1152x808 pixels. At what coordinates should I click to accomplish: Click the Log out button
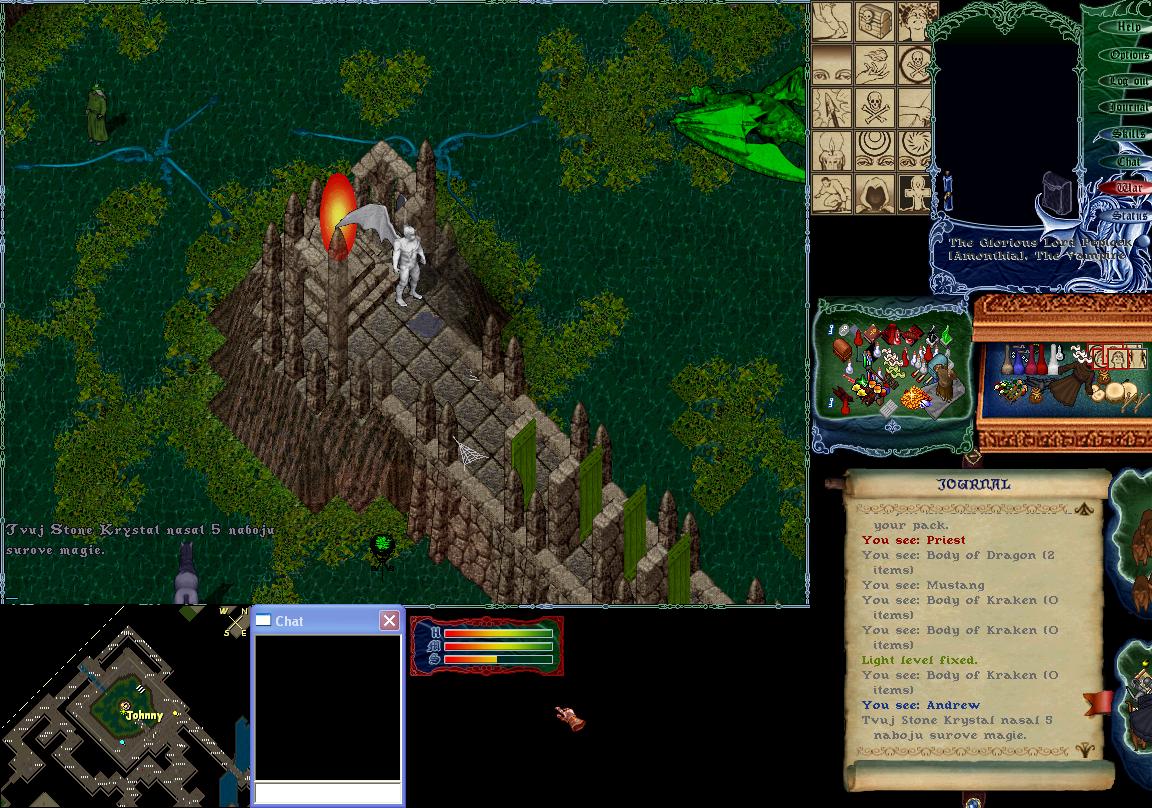1128,81
